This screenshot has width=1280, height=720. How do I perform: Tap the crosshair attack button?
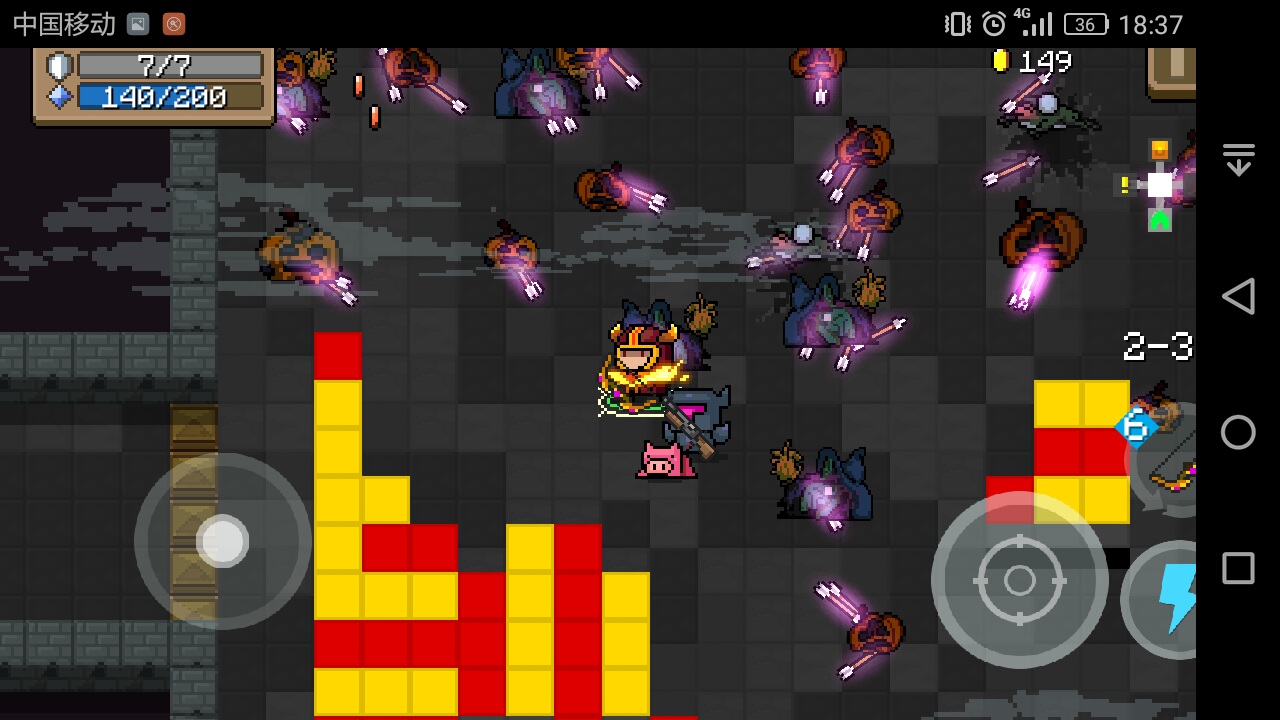[1019, 580]
